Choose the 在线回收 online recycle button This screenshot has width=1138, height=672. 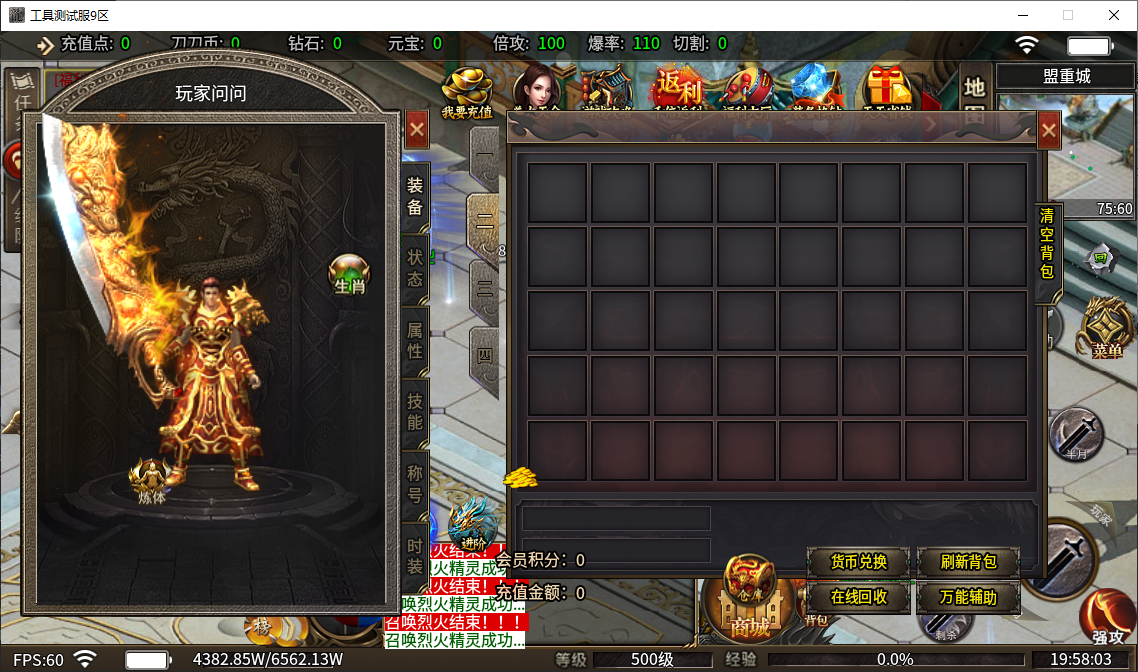(859, 598)
